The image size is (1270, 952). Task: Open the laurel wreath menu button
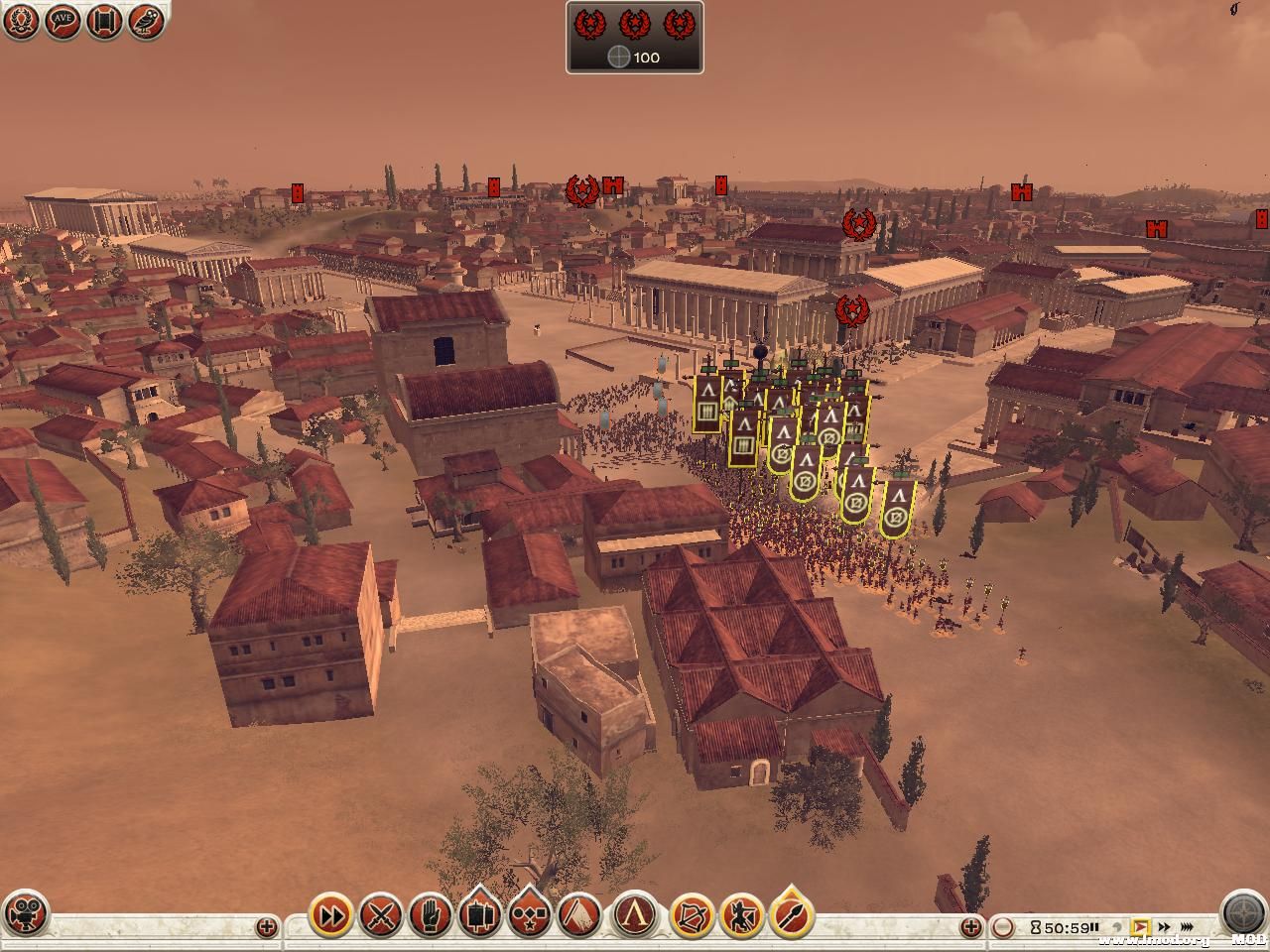pyautogui.click(x=21, y=21)
